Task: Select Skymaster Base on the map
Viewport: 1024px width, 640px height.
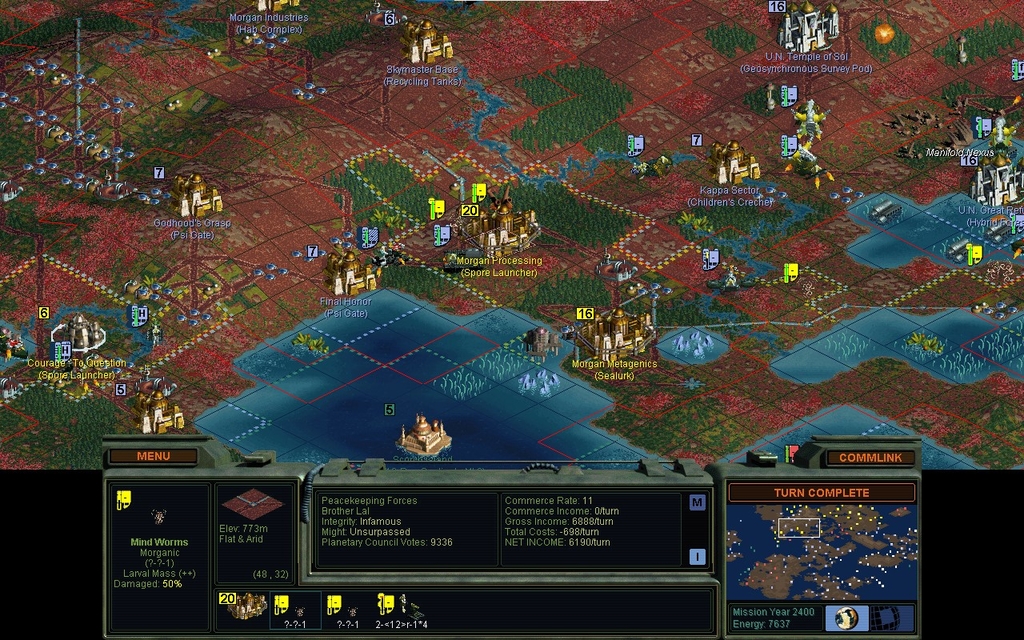Action: coord(425,43)
